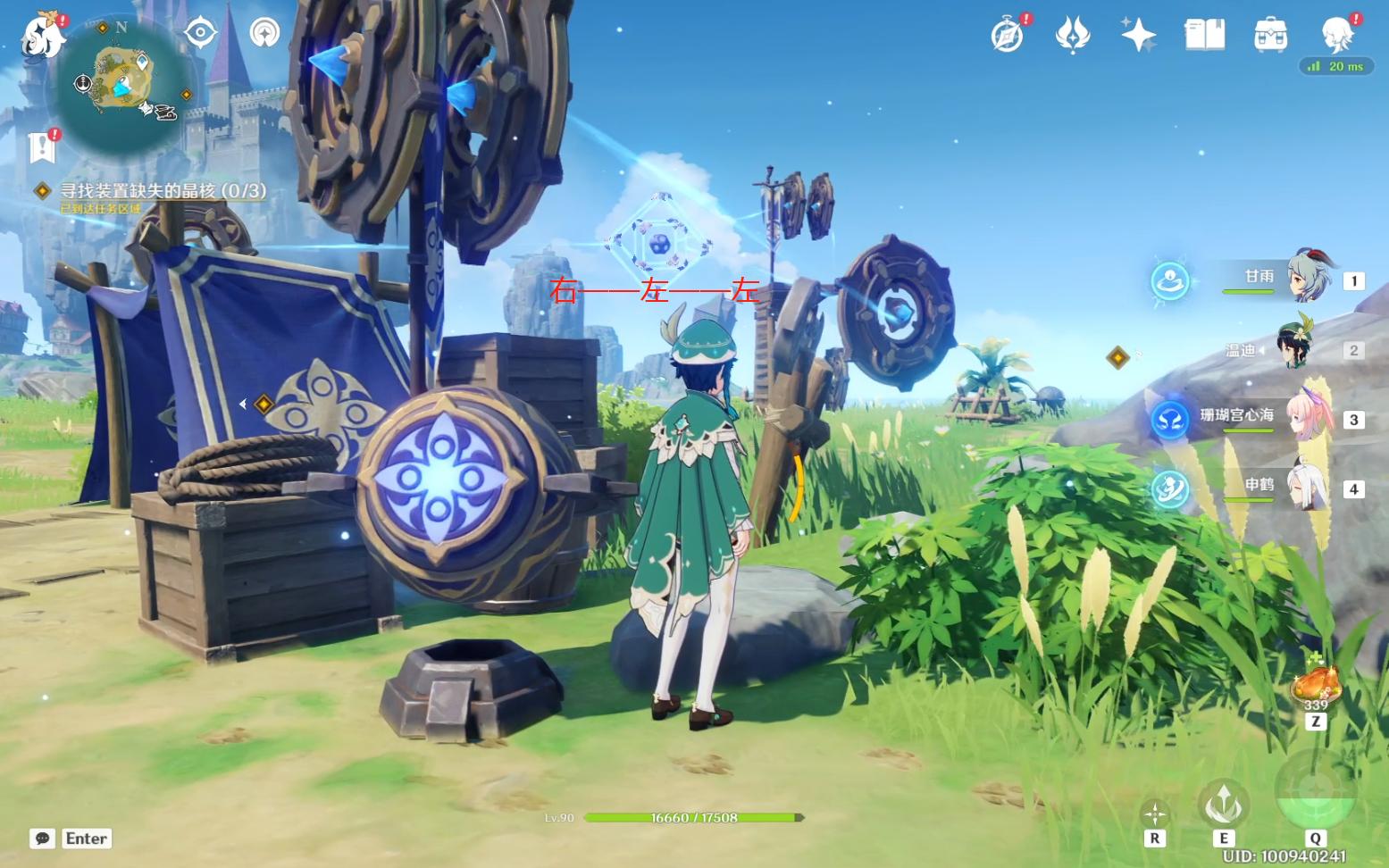Open the character screen icon

[1337, 36]
